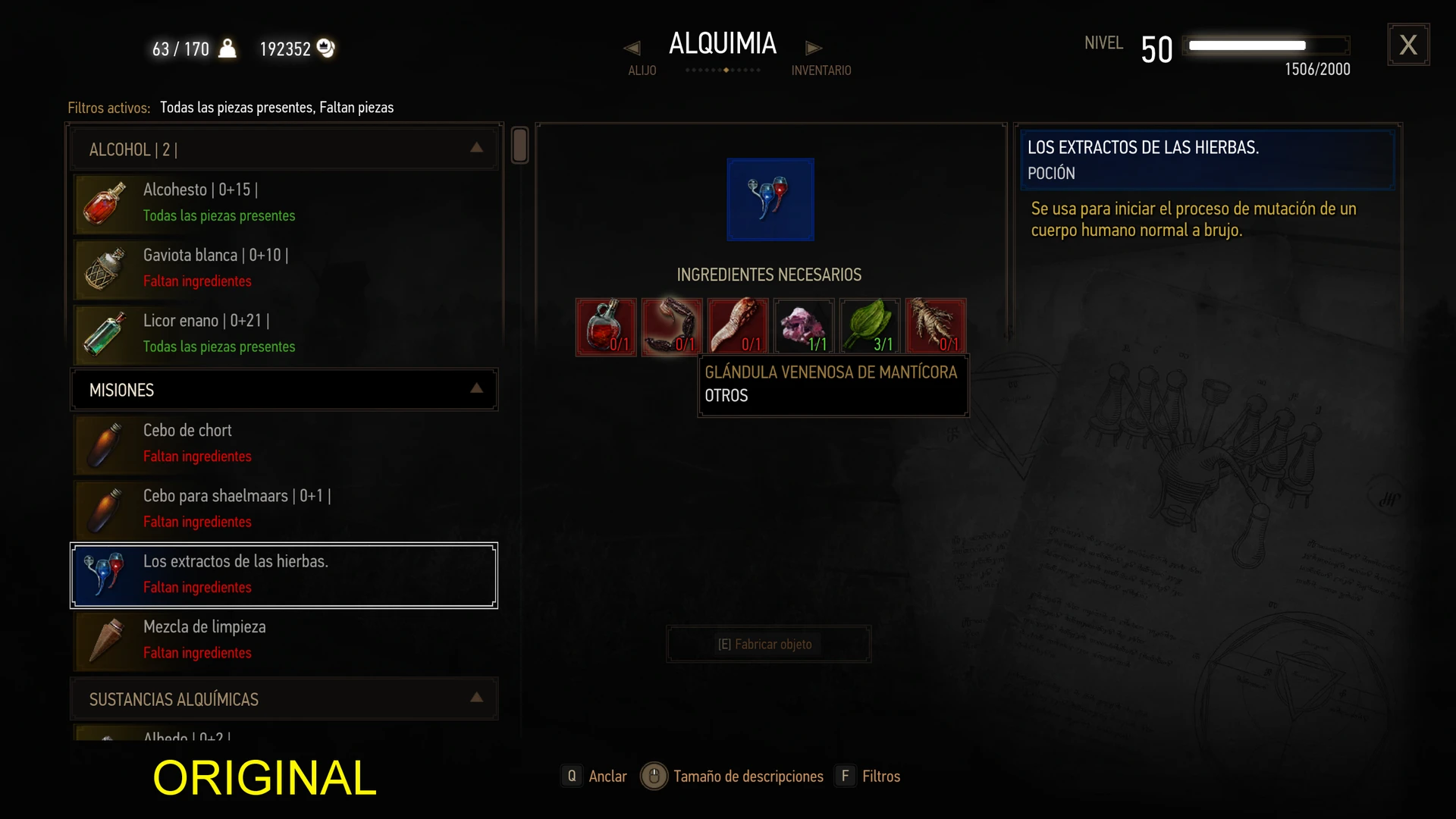Select the manticore venom gland ingredient

(672, 327)
